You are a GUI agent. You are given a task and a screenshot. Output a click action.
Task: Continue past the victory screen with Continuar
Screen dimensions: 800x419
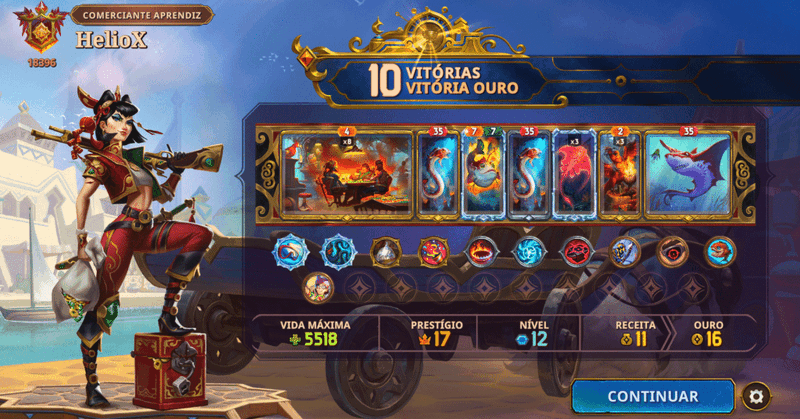coord(652,396)
